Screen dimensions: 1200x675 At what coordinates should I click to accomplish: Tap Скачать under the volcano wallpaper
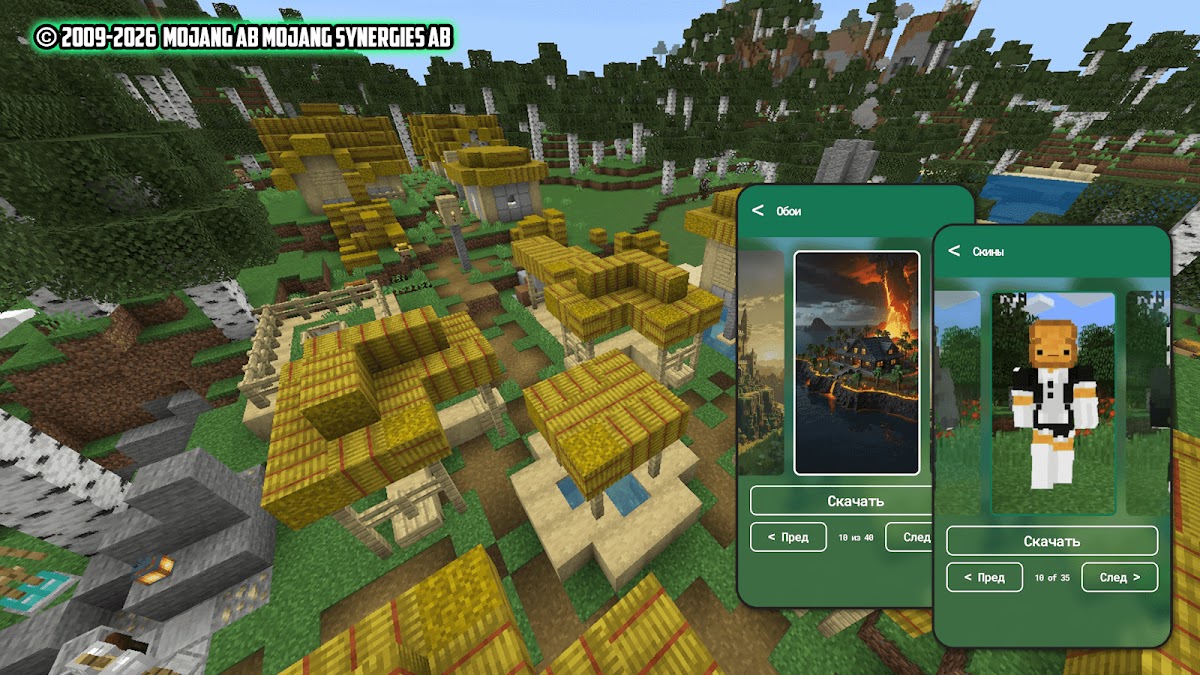click(840, 501)
